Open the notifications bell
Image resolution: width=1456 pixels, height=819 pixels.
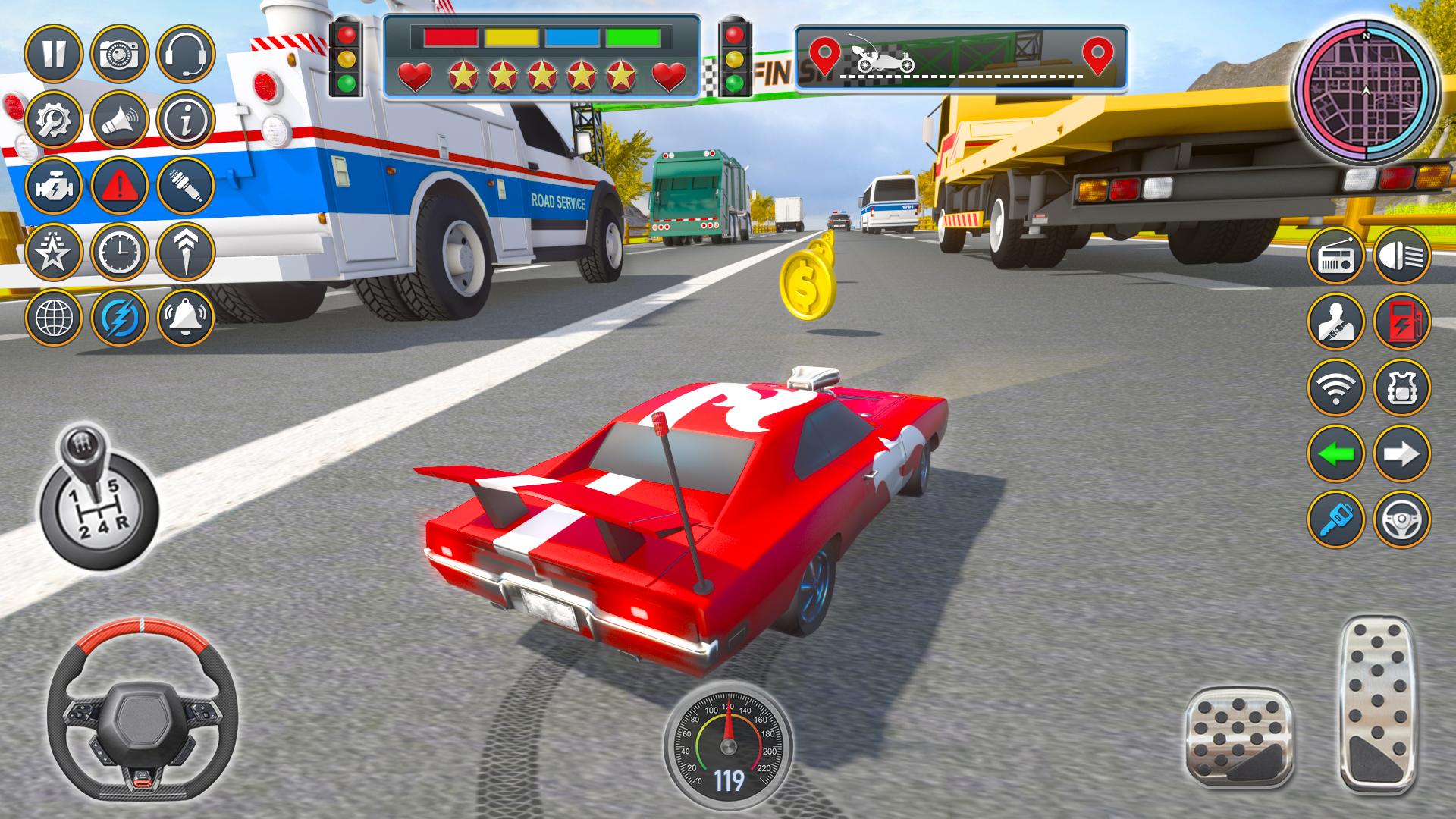(x=184, y=318)
